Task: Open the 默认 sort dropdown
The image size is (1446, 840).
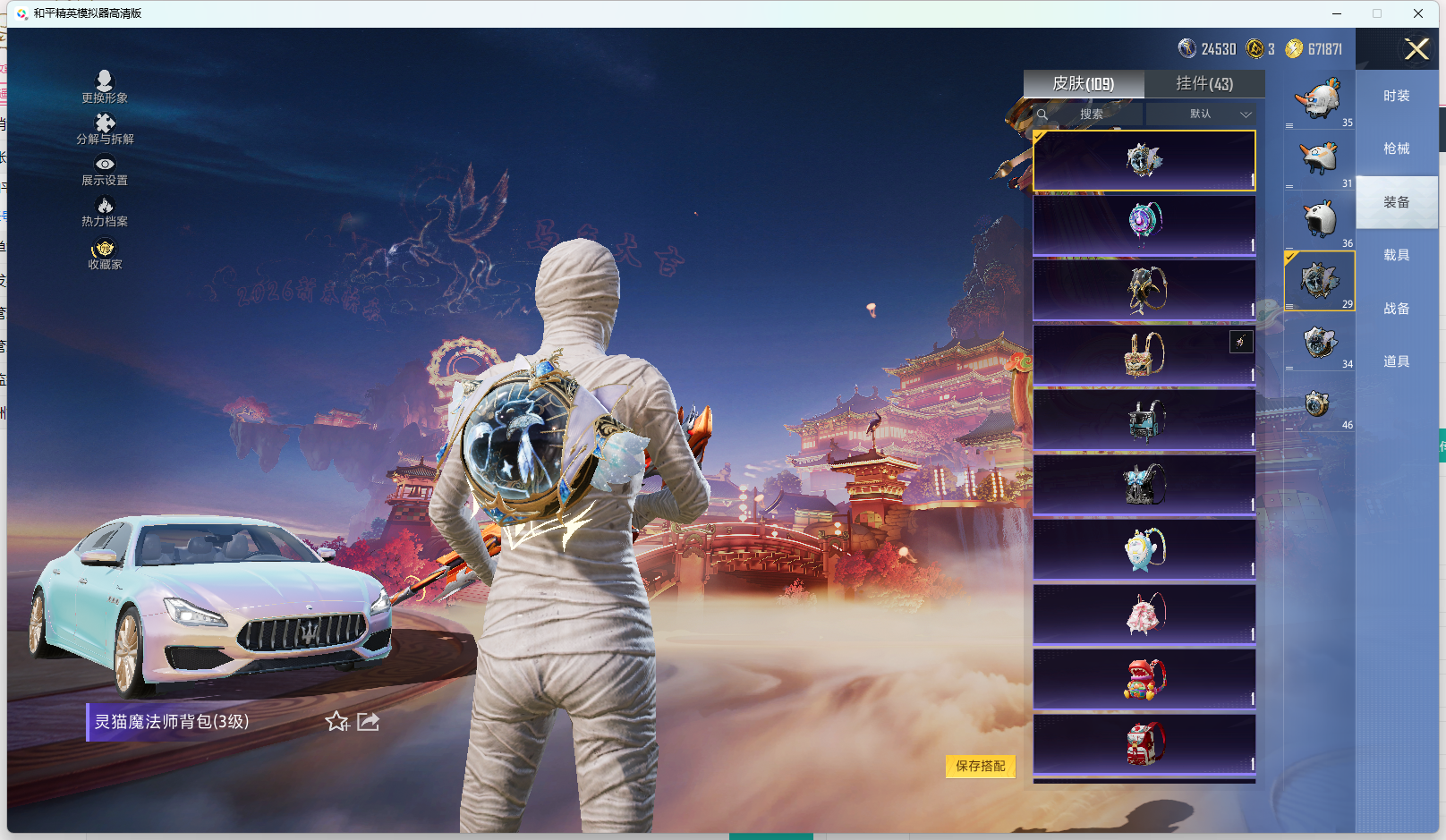Action: click(1201, 115)
